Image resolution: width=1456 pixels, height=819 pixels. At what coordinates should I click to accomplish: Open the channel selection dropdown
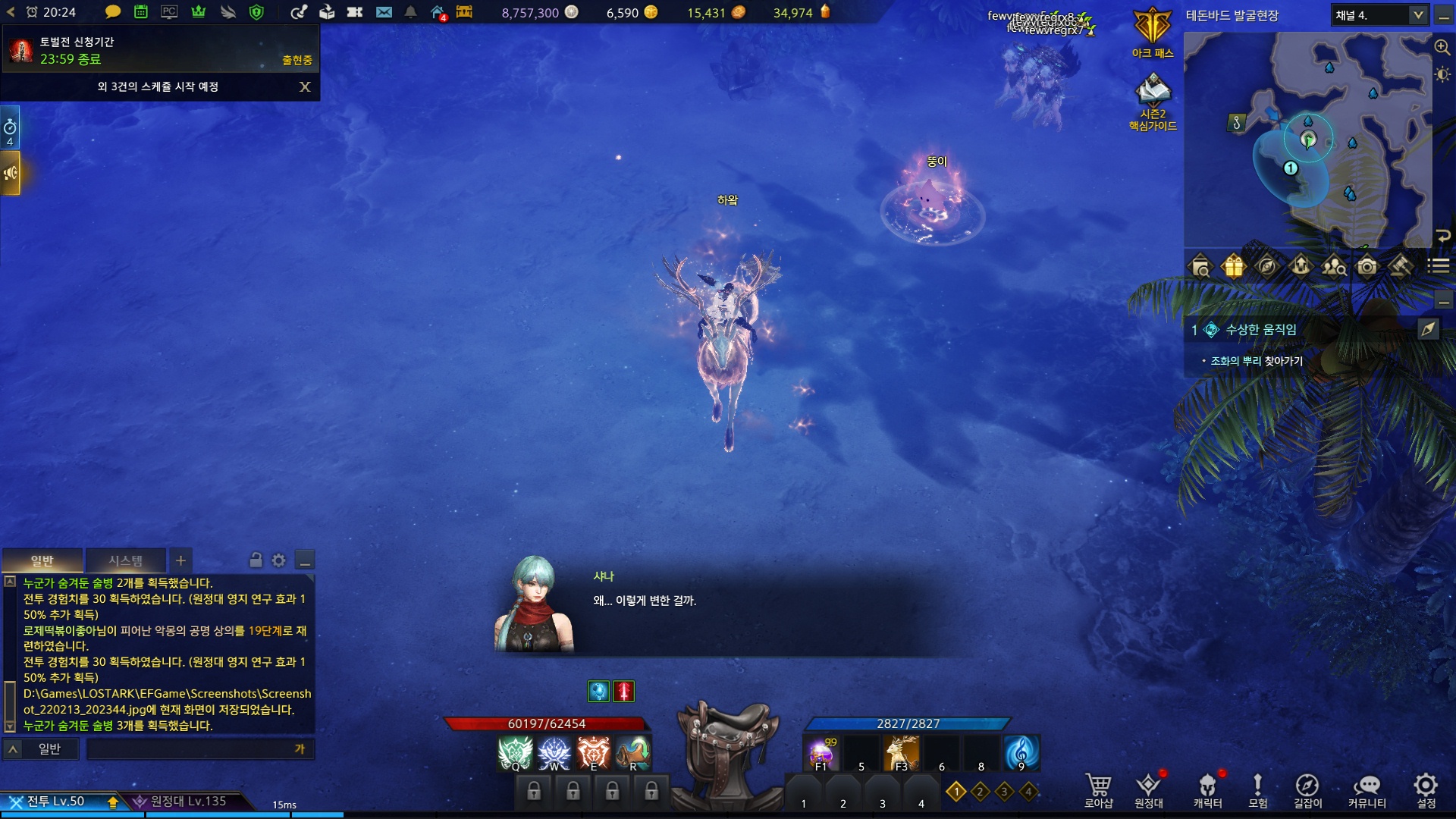point(1417,15)
